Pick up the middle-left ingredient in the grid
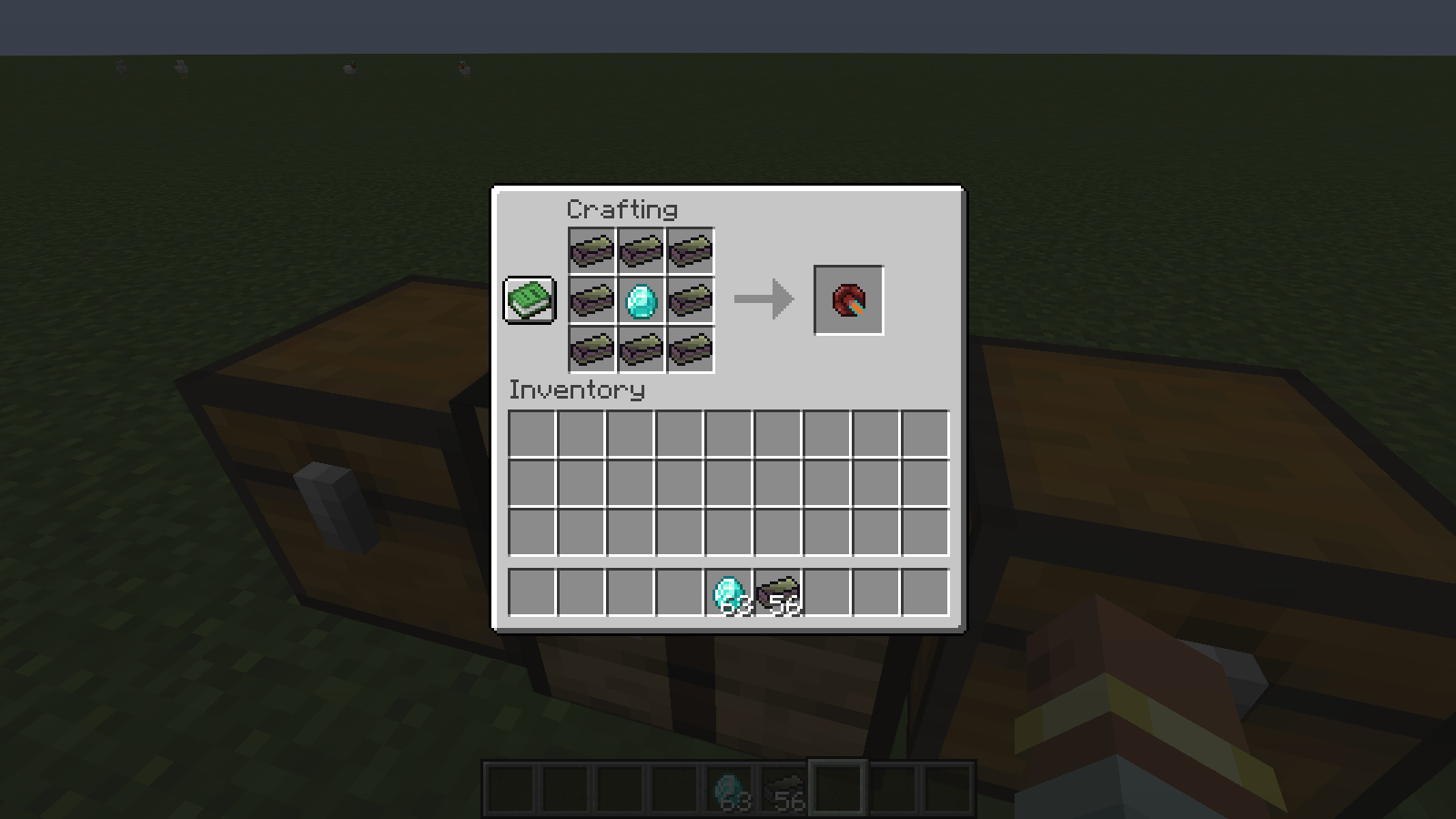 pyautogui.click(x=590, y=298)
